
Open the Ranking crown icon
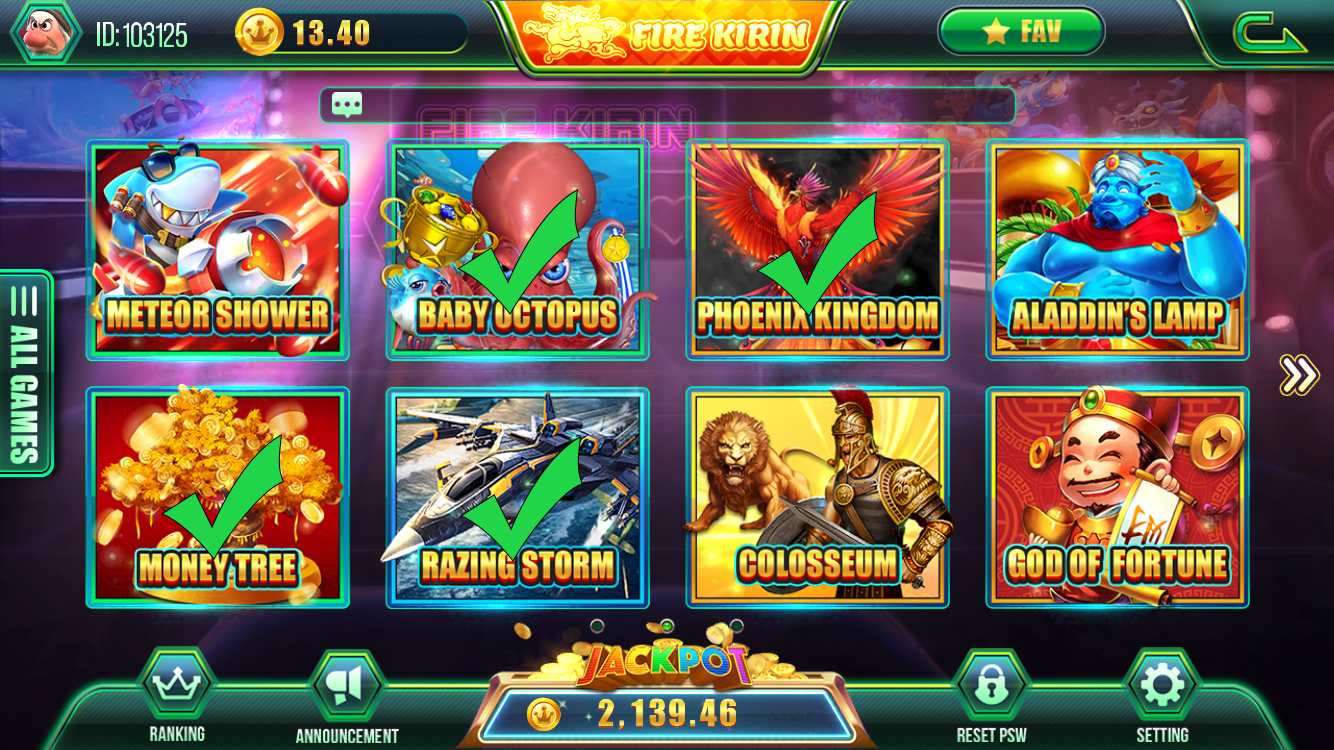[x=174, y=680]
